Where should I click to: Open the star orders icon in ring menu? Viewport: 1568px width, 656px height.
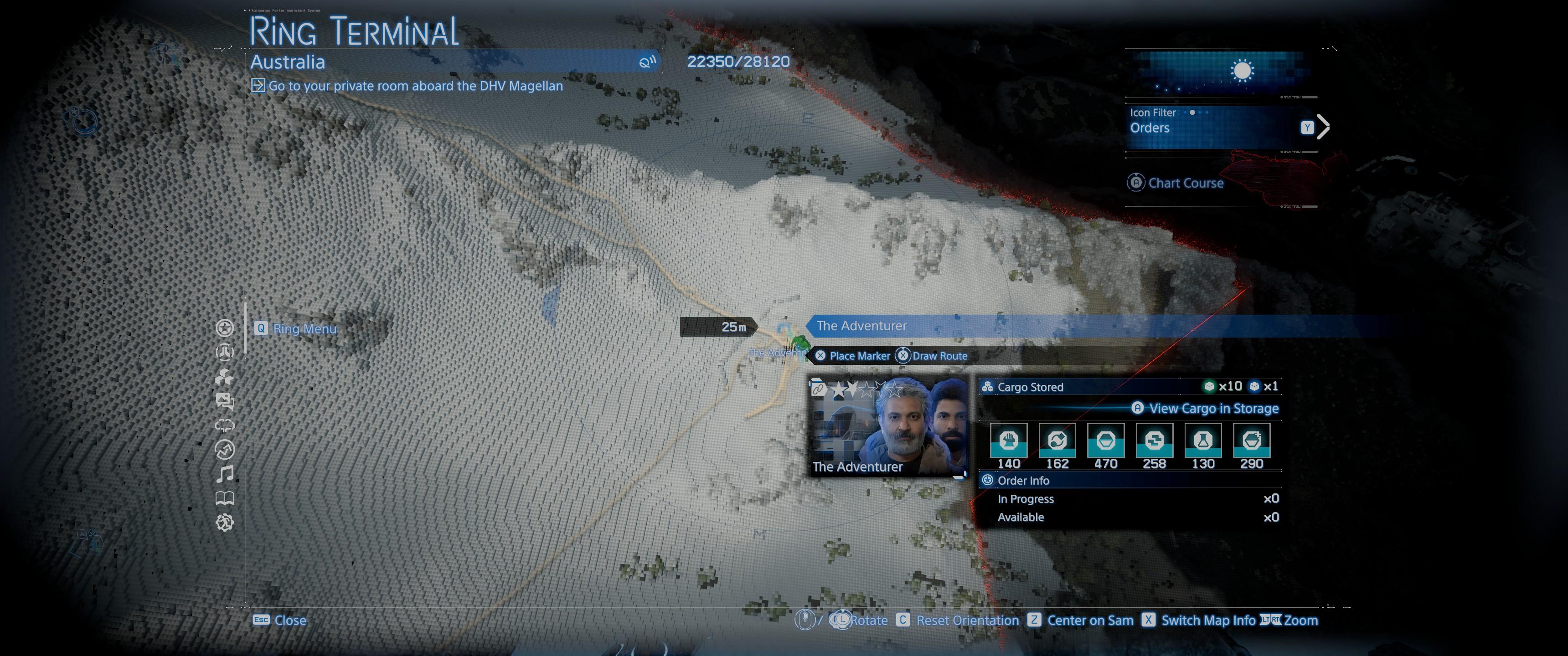[225, 328]
